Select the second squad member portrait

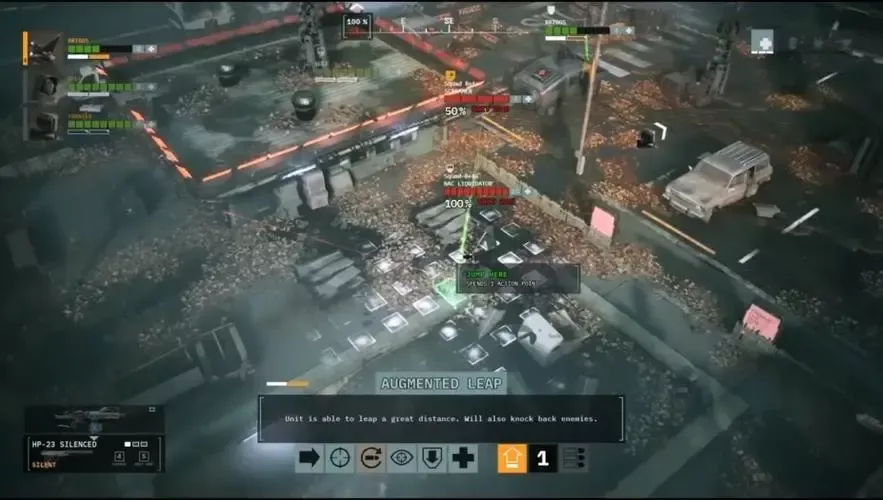click(45, 87)
